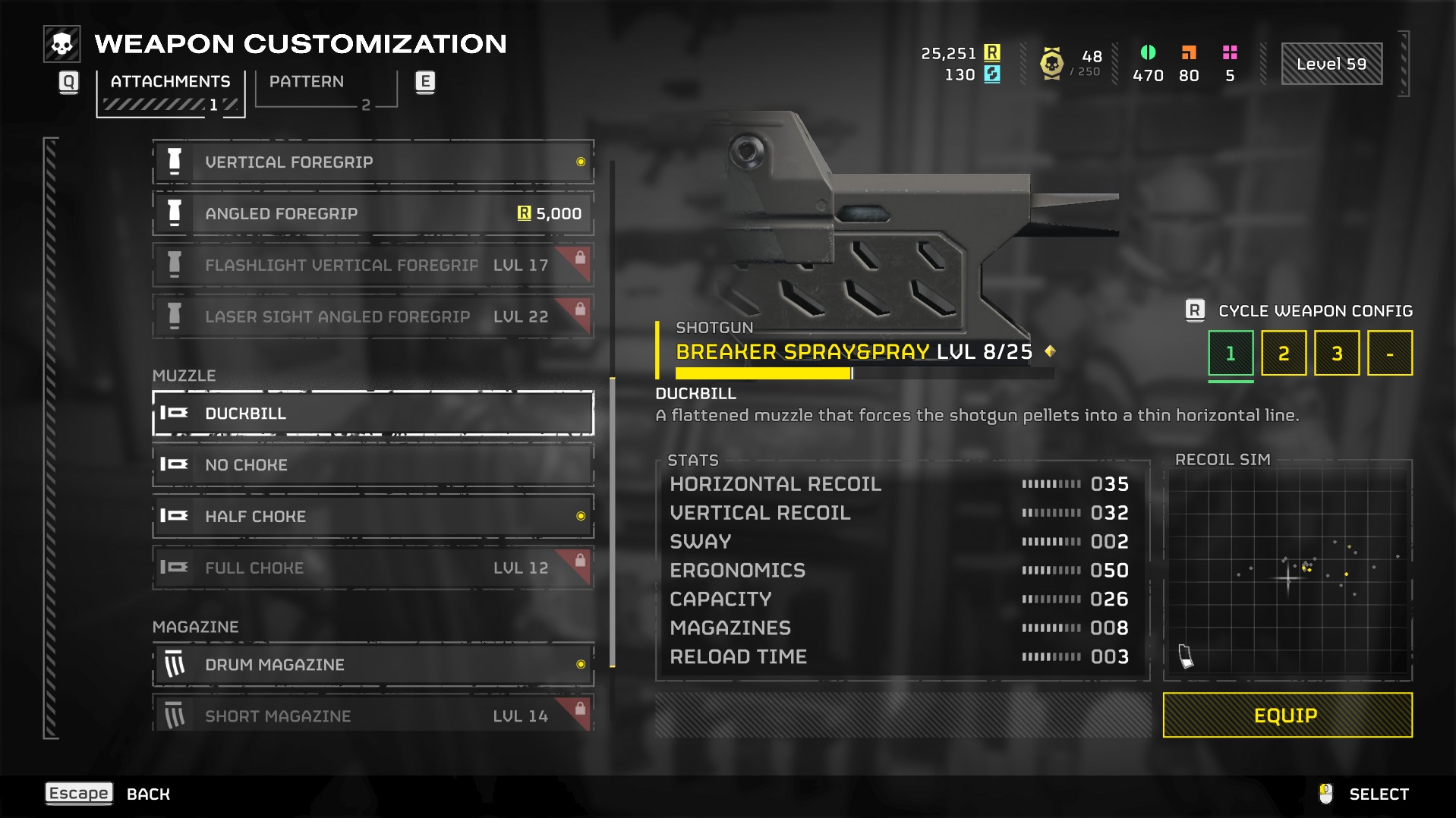Select the Laser Sight Angled Foregrip row

click(373, 317)
